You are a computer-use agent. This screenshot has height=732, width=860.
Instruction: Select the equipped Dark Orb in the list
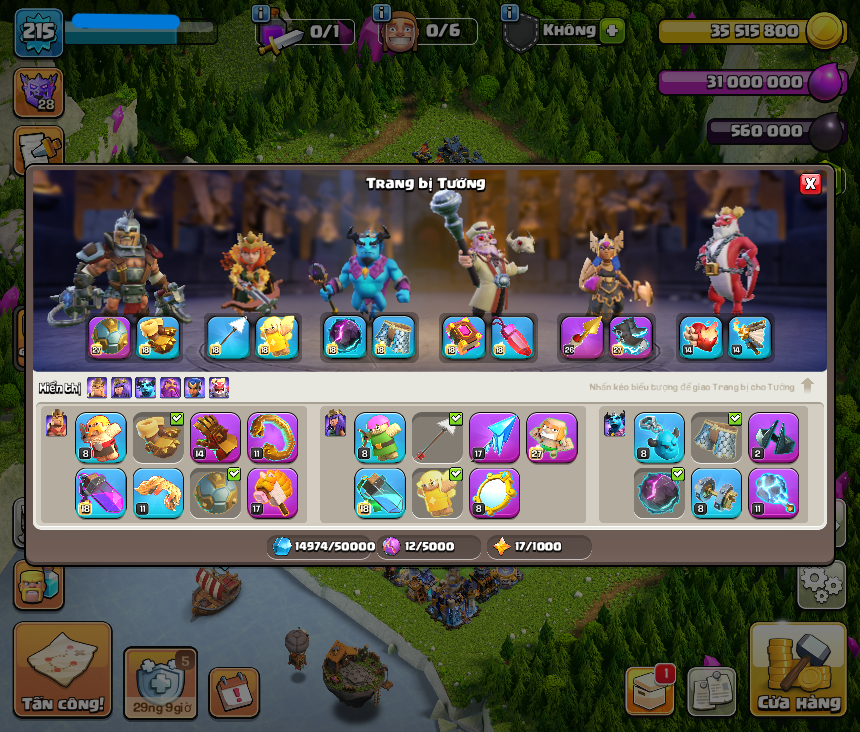[659, 493]
